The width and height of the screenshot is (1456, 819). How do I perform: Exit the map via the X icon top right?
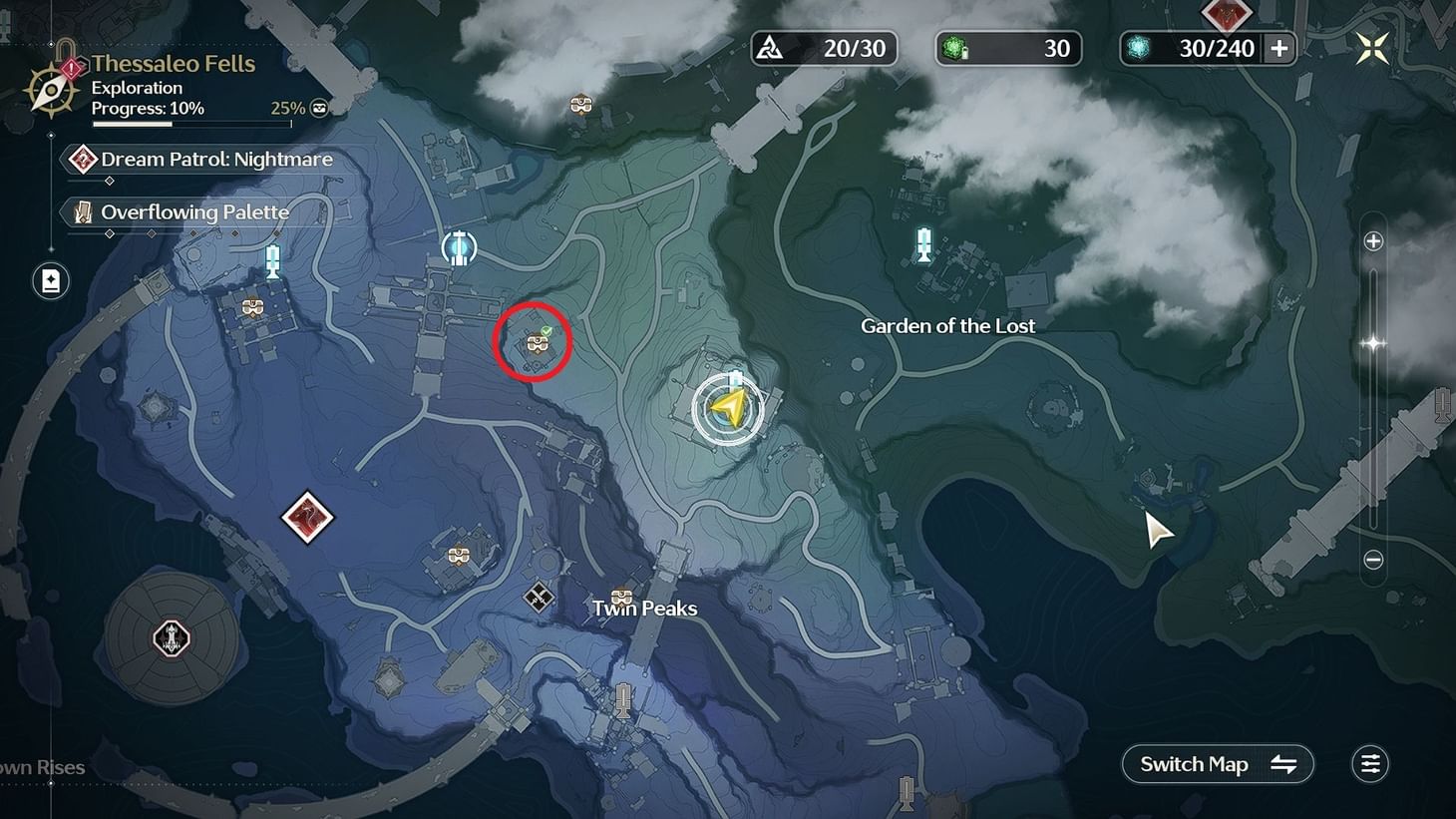(x=1372, y=46)
